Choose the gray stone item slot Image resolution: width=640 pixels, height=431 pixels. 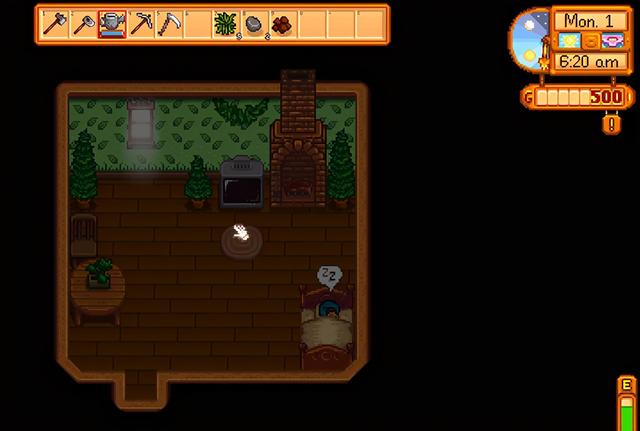coord(256,22)
